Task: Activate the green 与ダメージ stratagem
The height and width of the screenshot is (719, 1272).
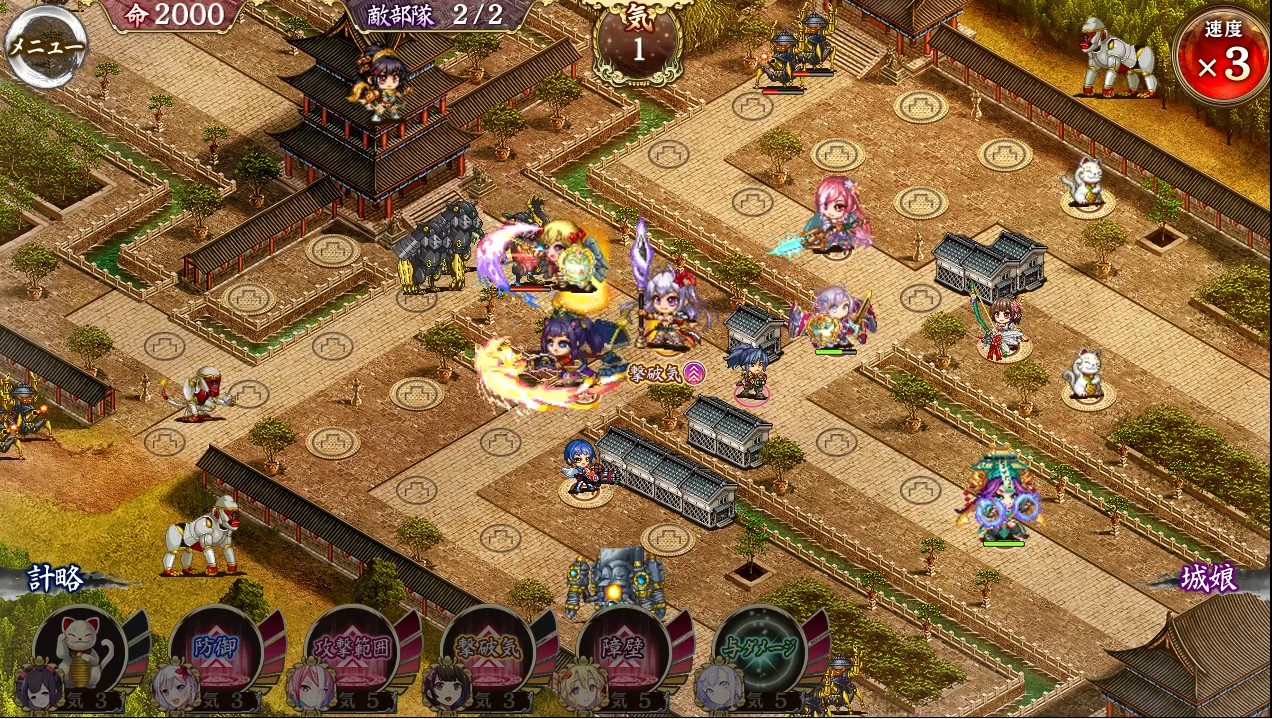Action: [x=760, y=650]
